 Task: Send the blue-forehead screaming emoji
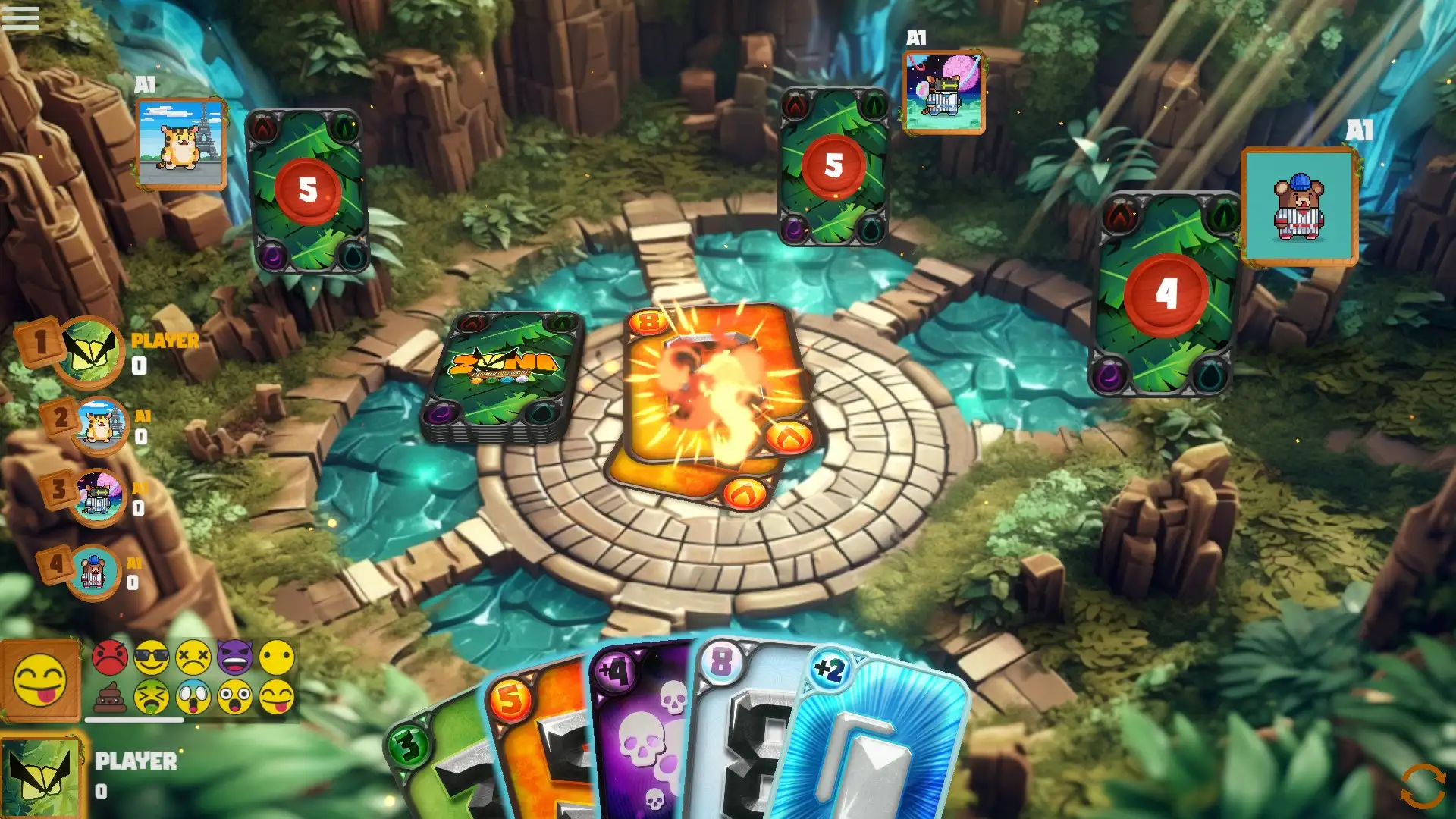click(193, 697)
